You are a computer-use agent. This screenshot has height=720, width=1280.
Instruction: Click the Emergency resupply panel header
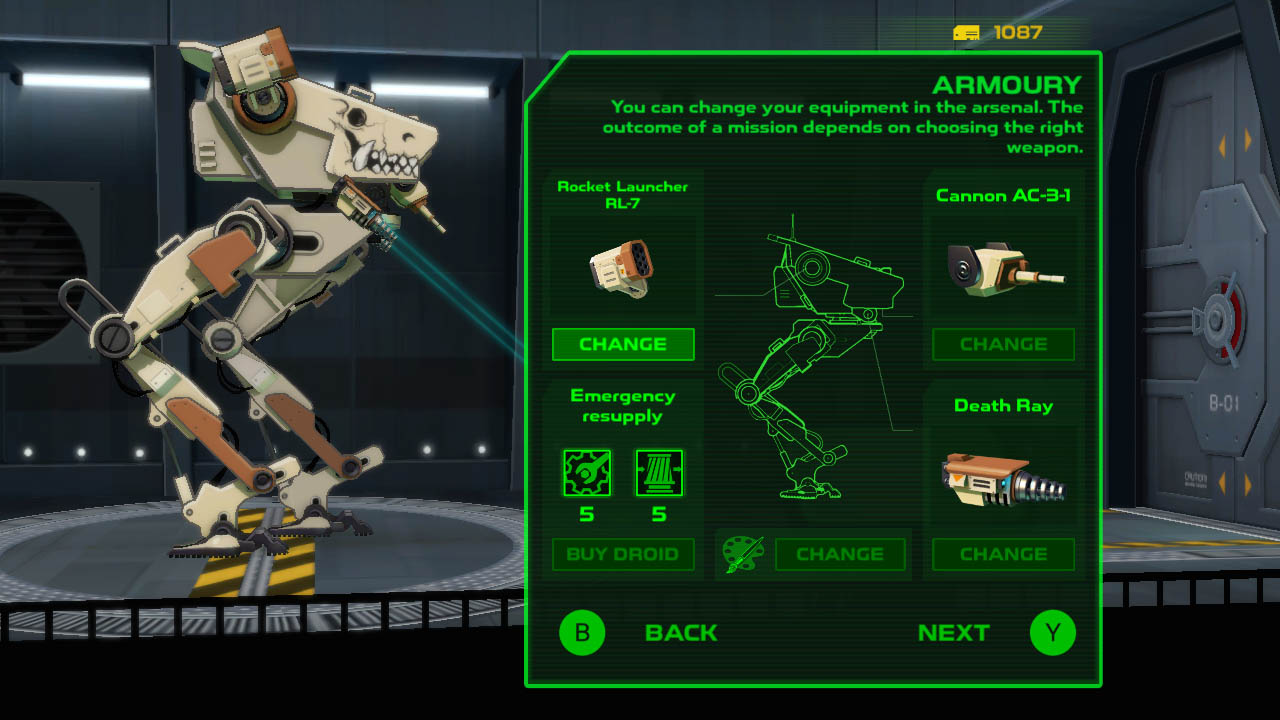623,407
